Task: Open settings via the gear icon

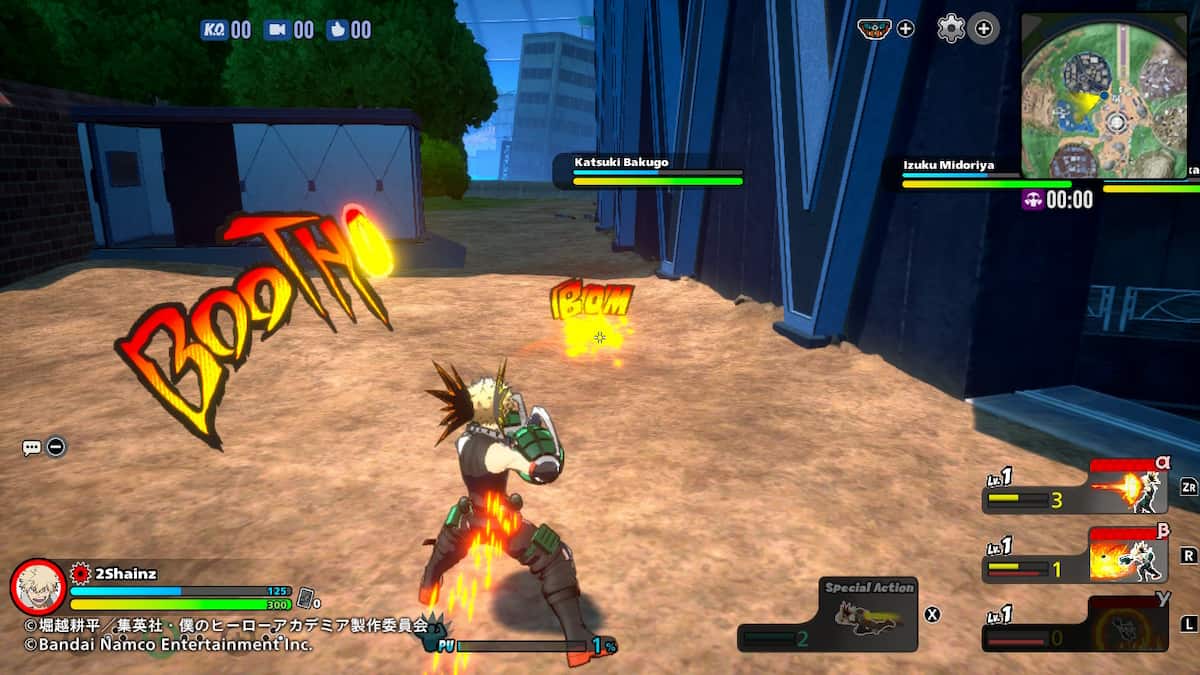Action: click(x=950, y=29)
